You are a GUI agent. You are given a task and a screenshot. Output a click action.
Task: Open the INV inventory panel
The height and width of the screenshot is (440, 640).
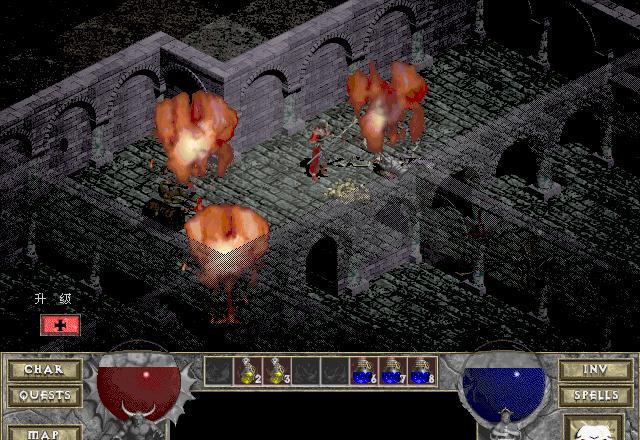click(x=594, y=369)
